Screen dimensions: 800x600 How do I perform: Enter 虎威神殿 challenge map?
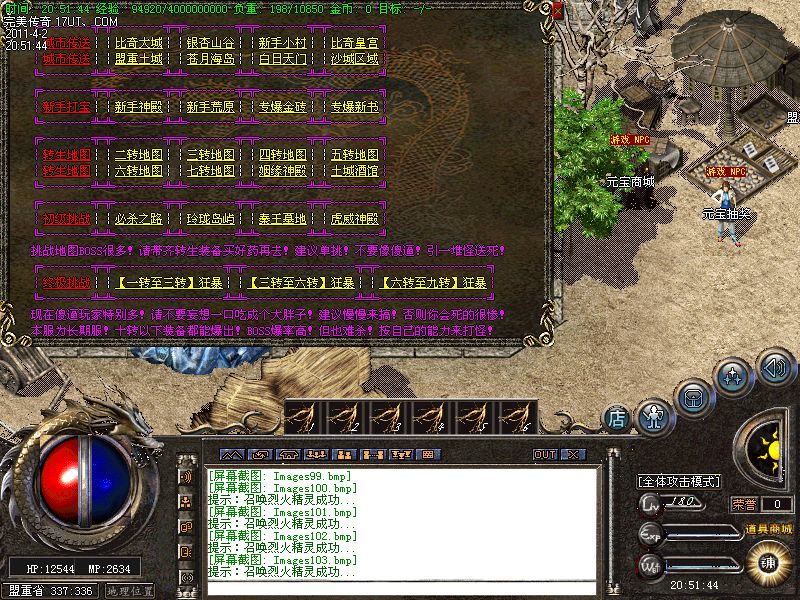(x=355, y=219)
